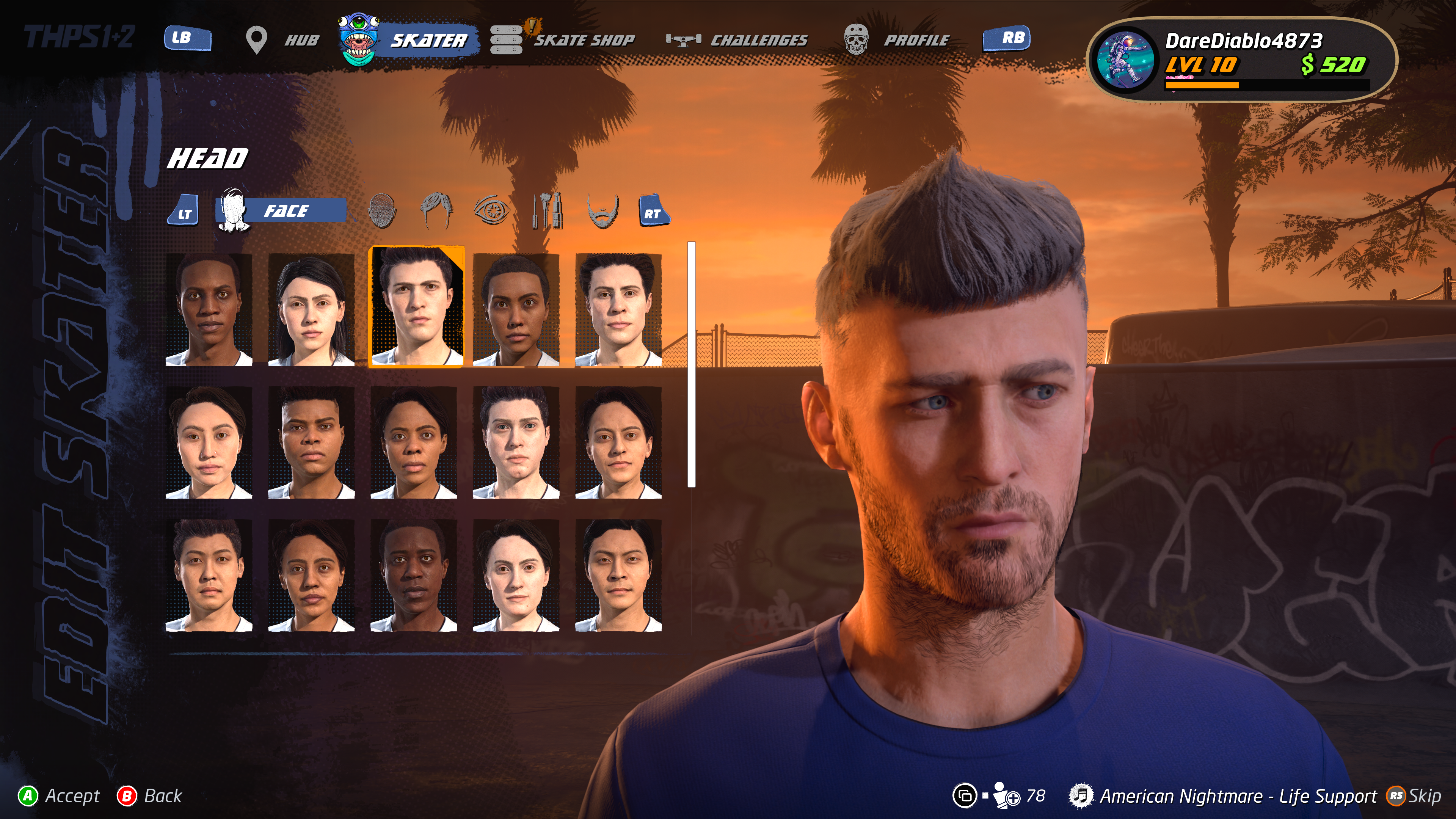Select the highlighted orange-bordered face preset

click(x=416, y=308)
